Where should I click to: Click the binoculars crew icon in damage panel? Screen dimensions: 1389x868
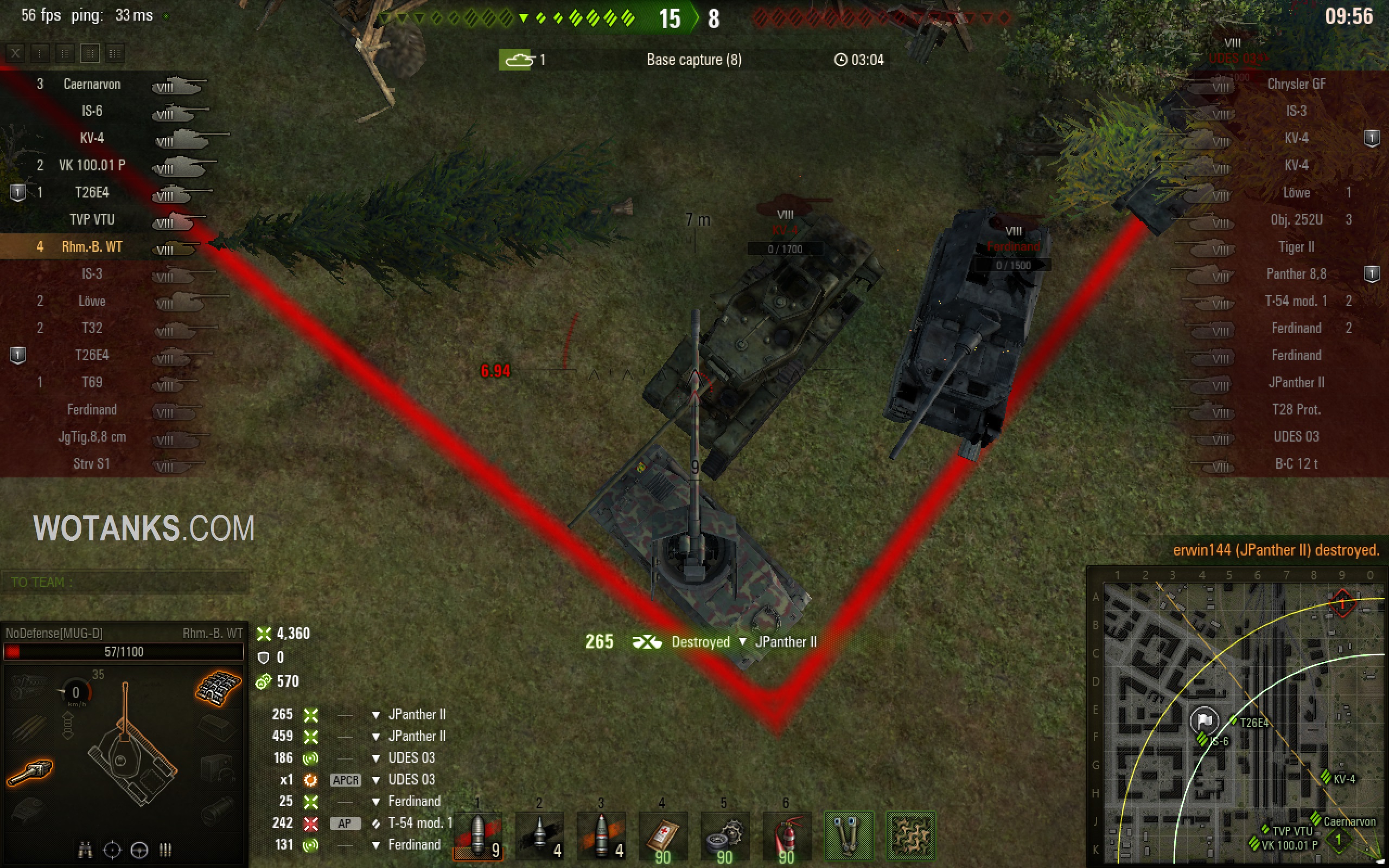(85, 850)
